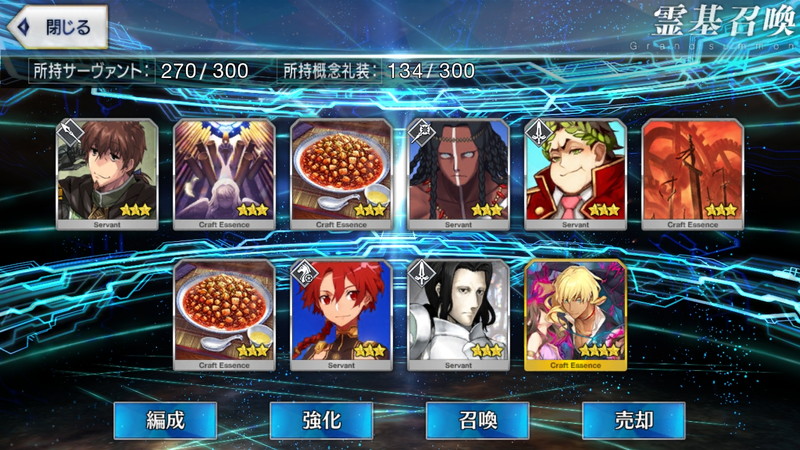Screen dimensions: 800x450
Task: Choose the dark-skinned long-haired servant card
Action: point(458,174)
